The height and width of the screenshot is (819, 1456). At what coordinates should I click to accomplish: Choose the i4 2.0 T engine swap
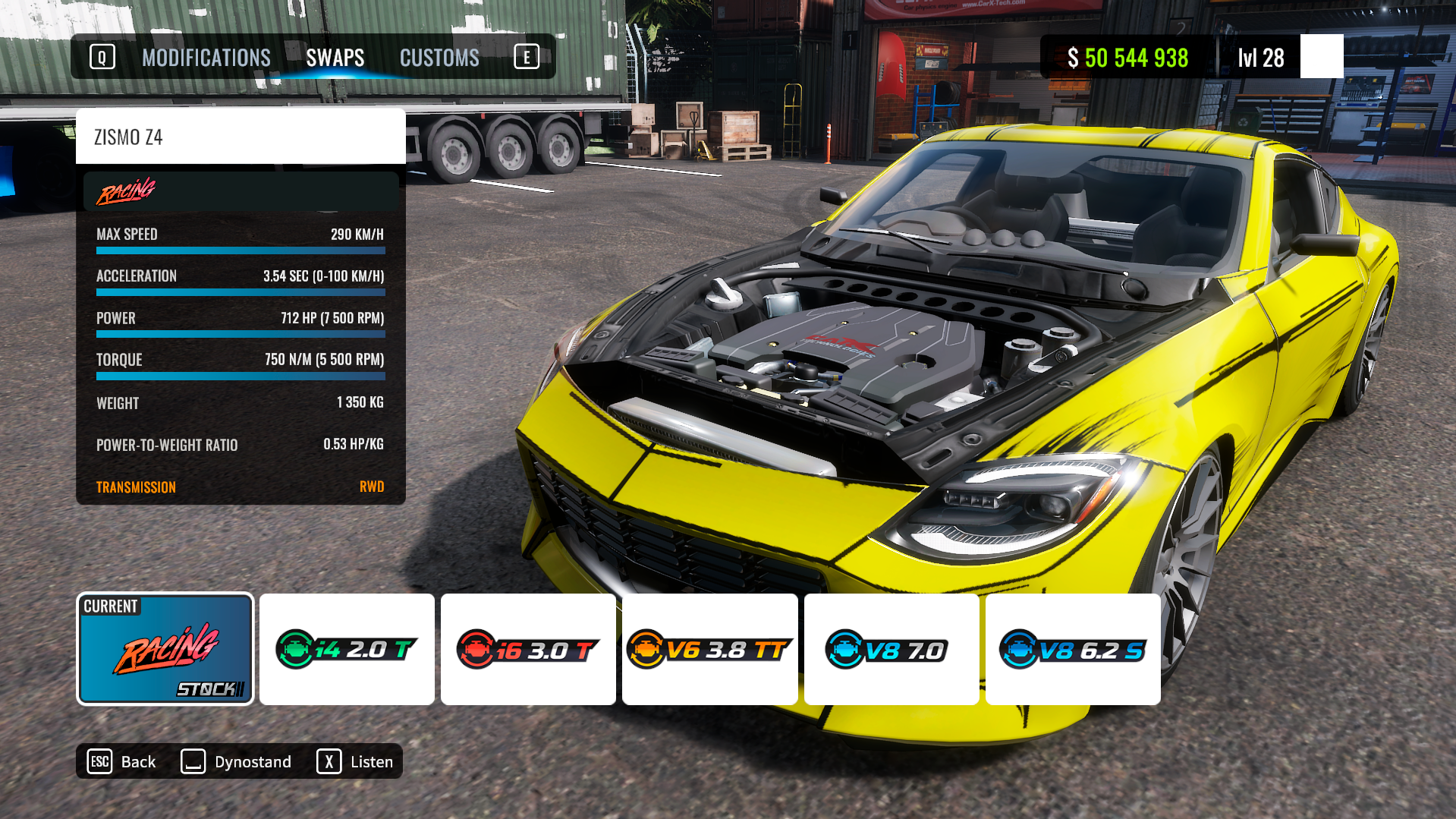[x=347, y=649]
